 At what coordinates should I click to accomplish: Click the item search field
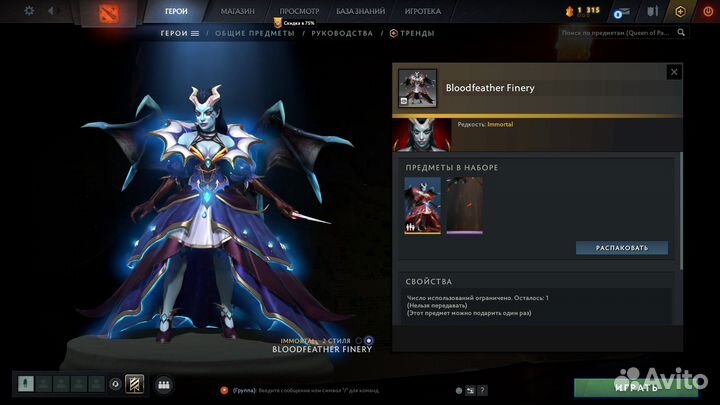615,33
